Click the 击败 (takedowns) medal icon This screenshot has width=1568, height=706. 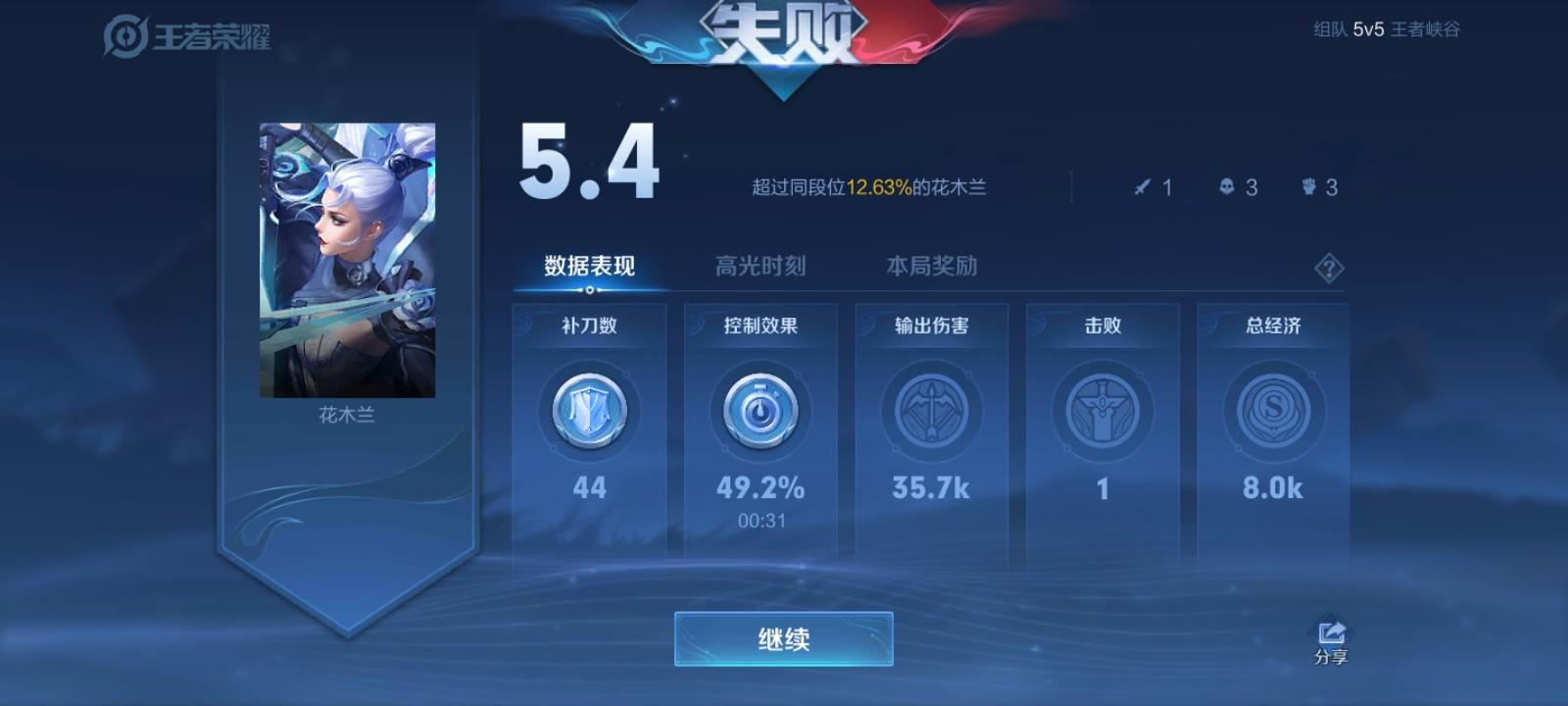pos(1102,412)
